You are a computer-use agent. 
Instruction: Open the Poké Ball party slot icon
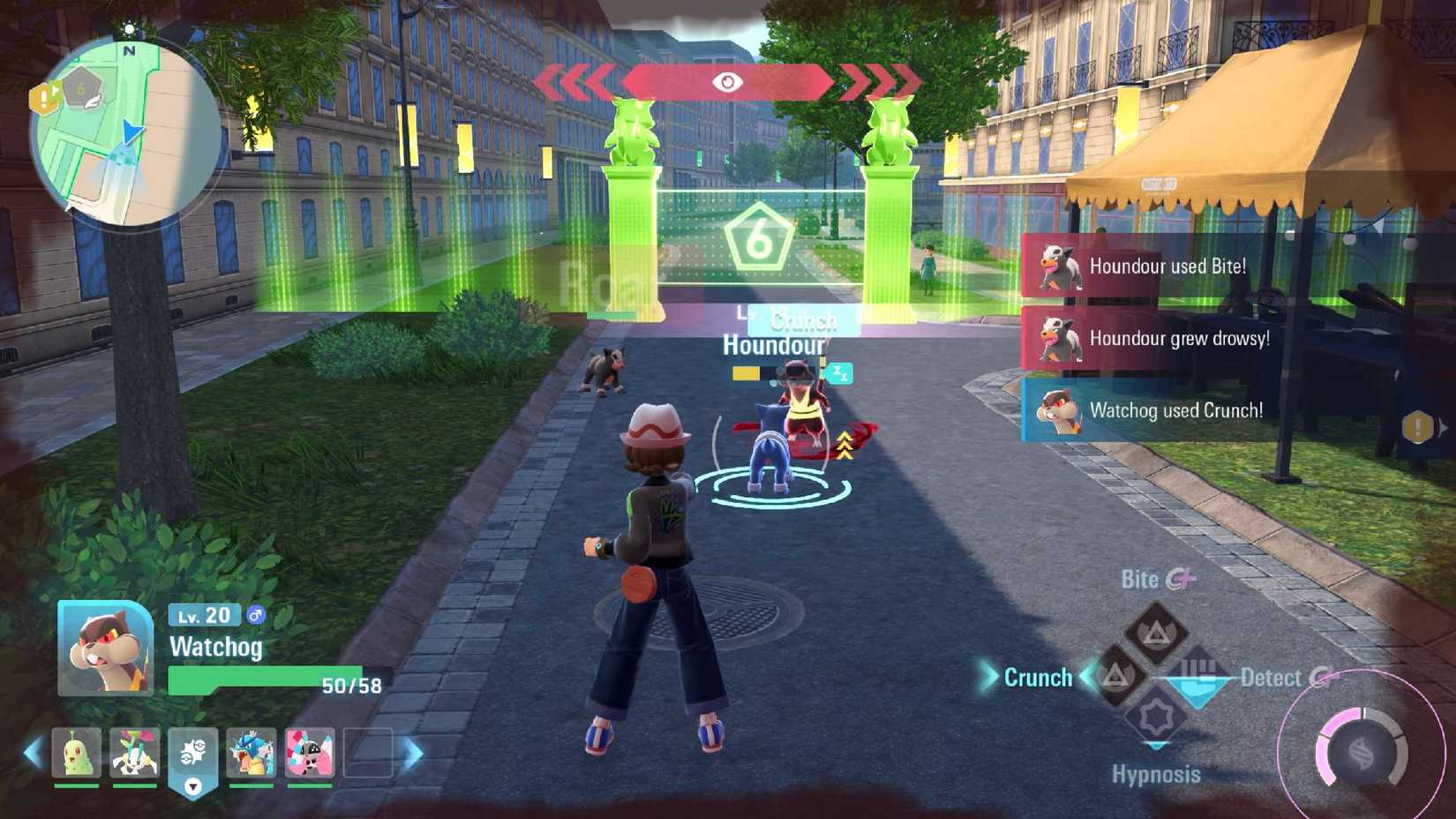(x=191, y=752)
